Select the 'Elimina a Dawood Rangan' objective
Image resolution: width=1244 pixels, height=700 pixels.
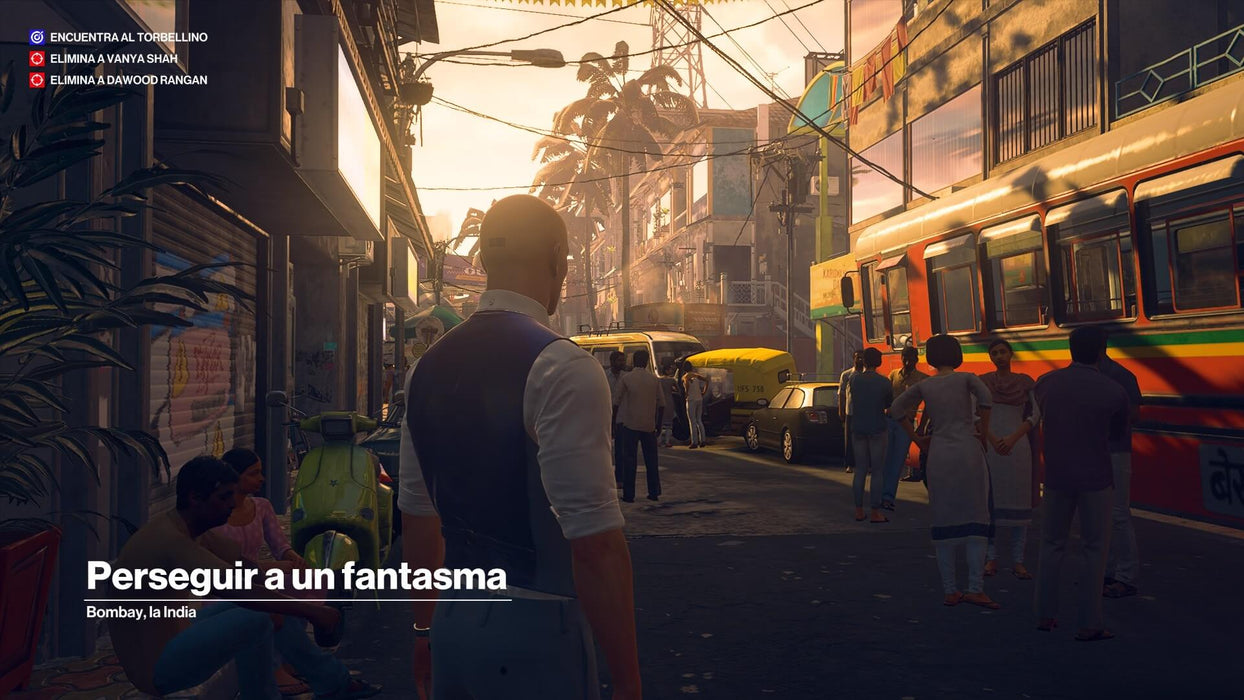pos(128,80)
